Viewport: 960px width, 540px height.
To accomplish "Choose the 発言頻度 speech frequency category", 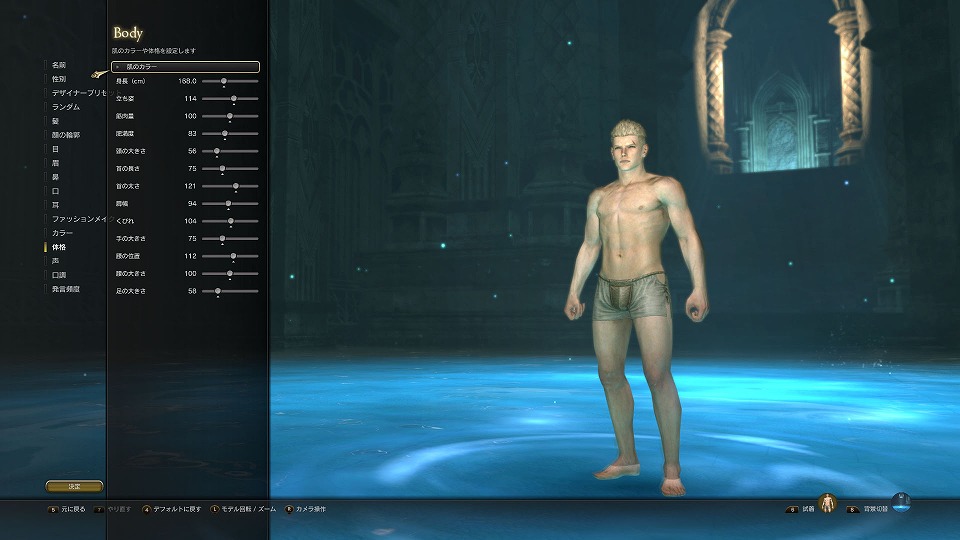I will [x=66, y=288].
